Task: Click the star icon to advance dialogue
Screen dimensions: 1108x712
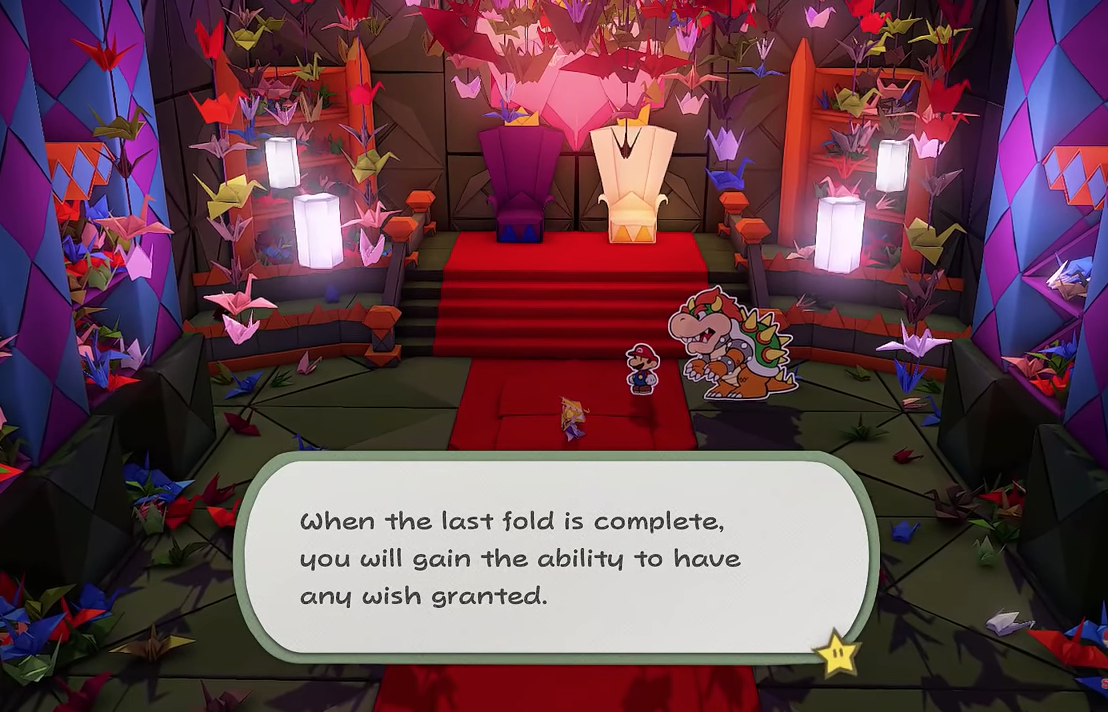Action: [836, 651]
